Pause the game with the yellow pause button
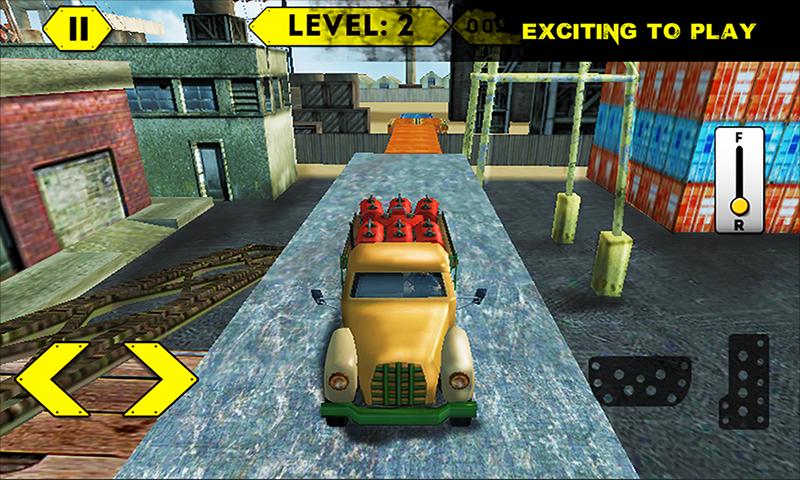The height and width of the screenshot is (480, 800). tap(77, 29)
